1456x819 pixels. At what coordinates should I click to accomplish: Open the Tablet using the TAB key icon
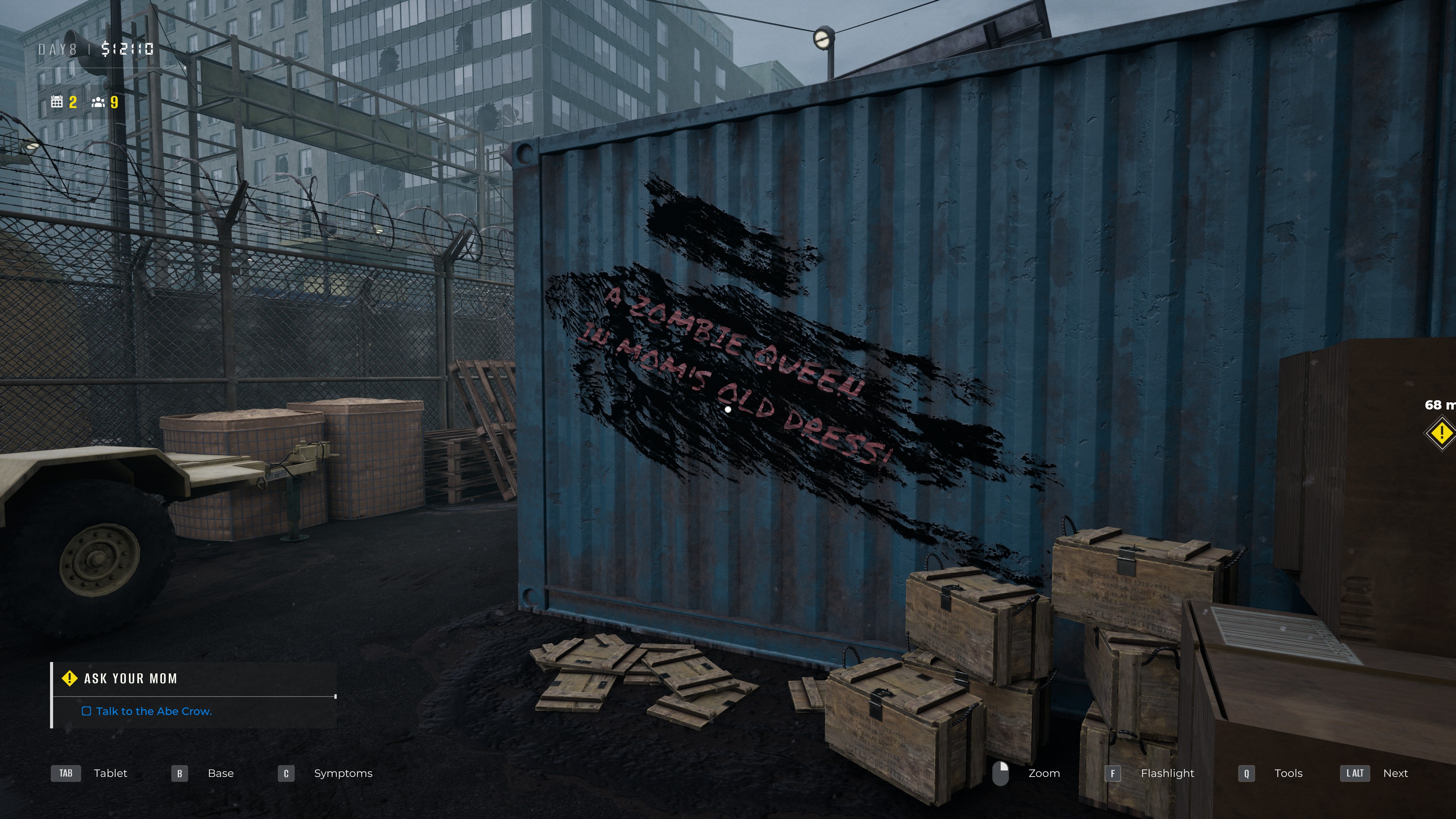66,773
